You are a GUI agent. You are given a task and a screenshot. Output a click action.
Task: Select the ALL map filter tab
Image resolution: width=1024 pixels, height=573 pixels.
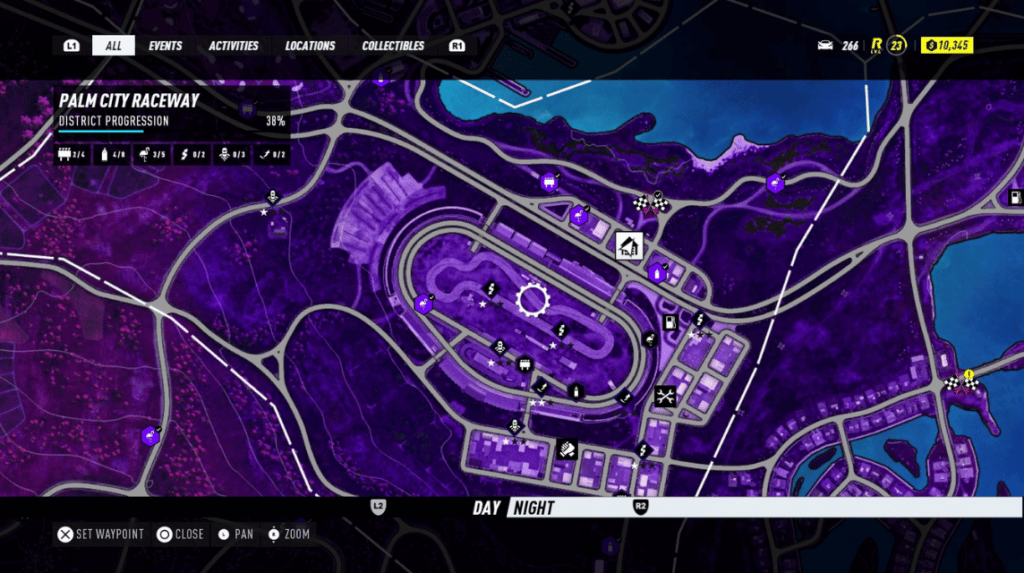(113, 46)
